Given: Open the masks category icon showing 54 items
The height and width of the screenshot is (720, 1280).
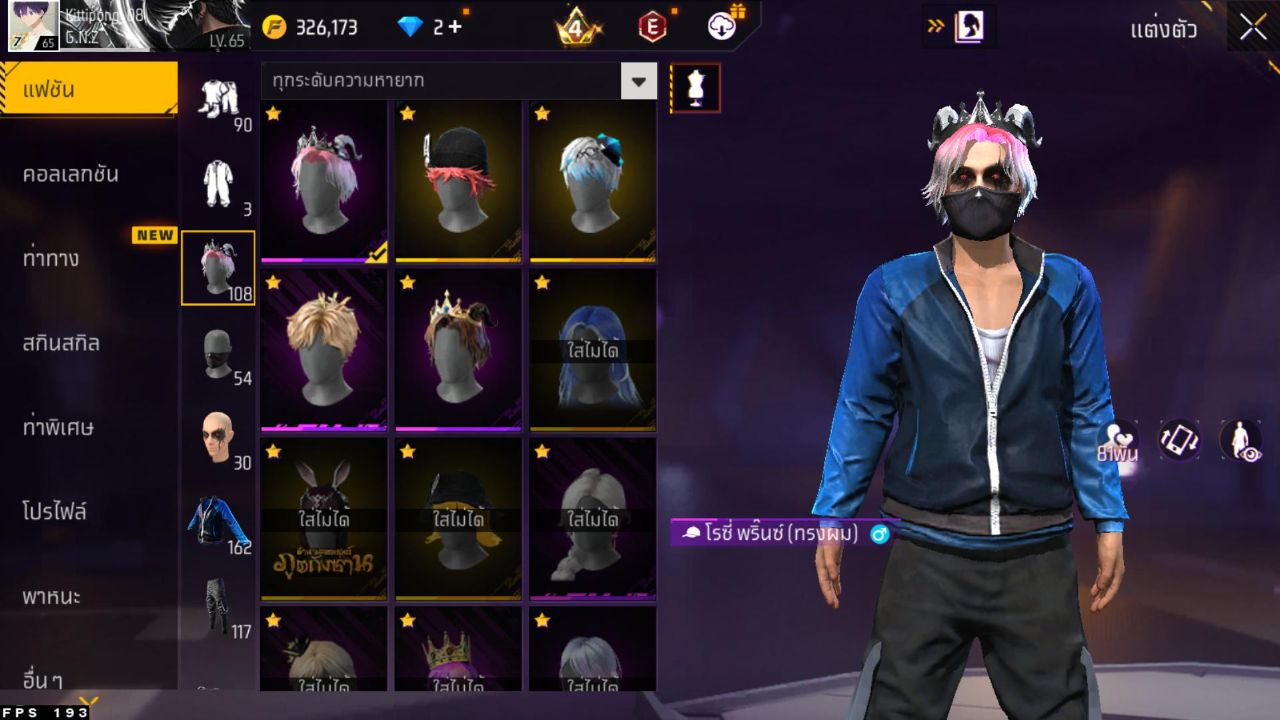Looking at the screenshot, I should (218, 355).
